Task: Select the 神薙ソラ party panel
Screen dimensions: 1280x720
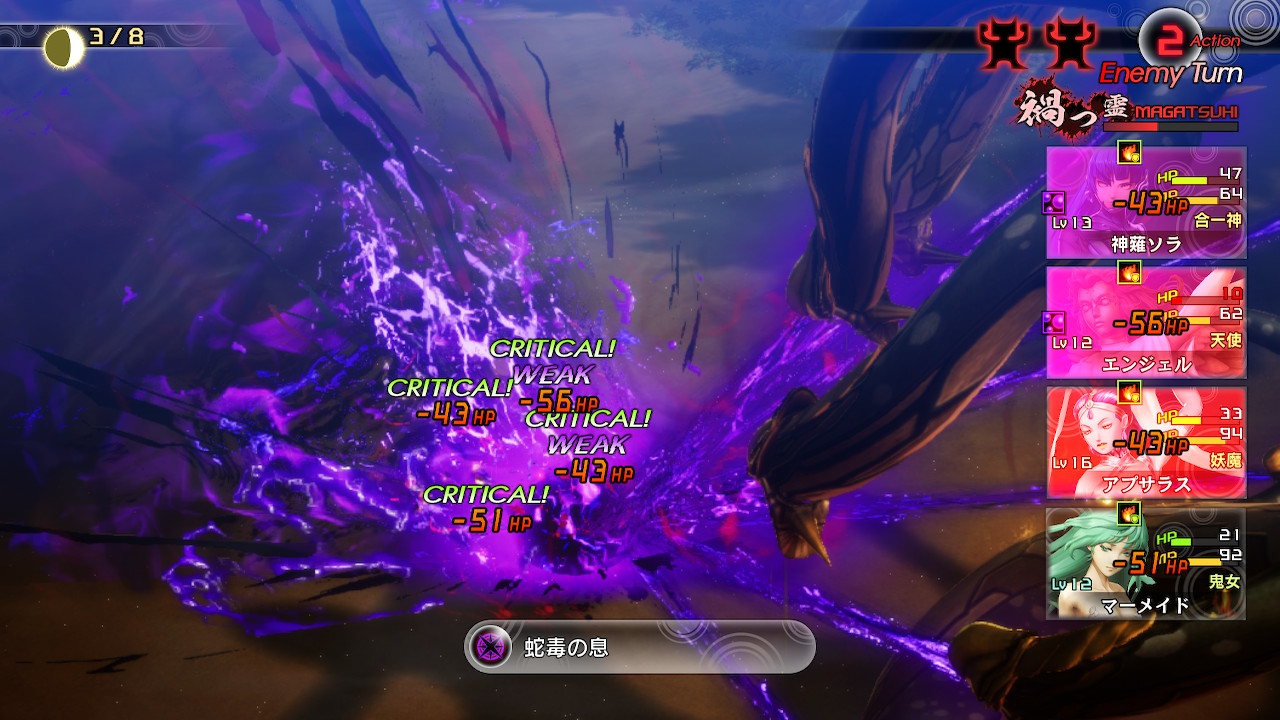Action: pyautogui.click(x=1146, y=203)
